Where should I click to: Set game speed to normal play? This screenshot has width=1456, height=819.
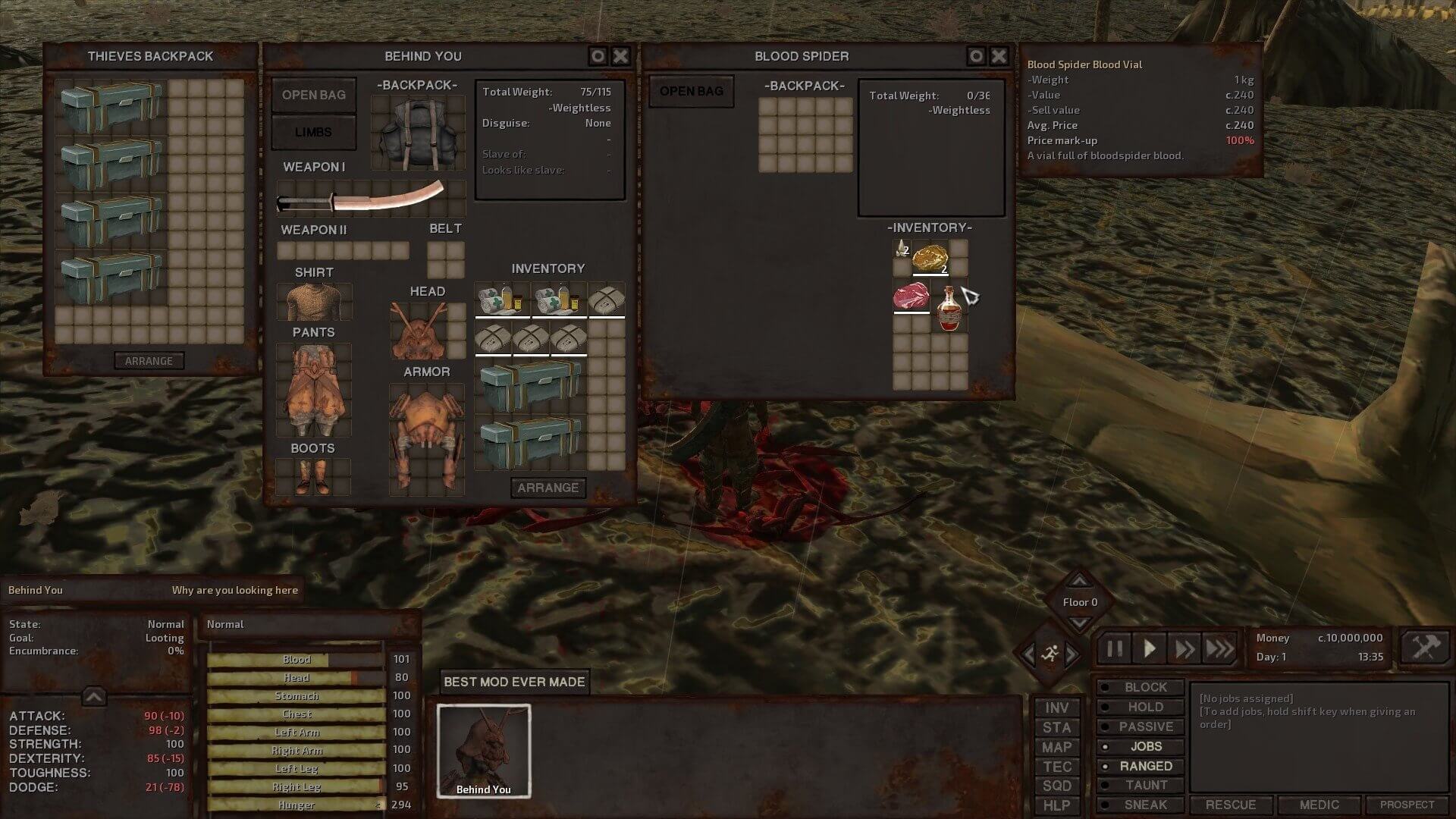click(1150, 649)
